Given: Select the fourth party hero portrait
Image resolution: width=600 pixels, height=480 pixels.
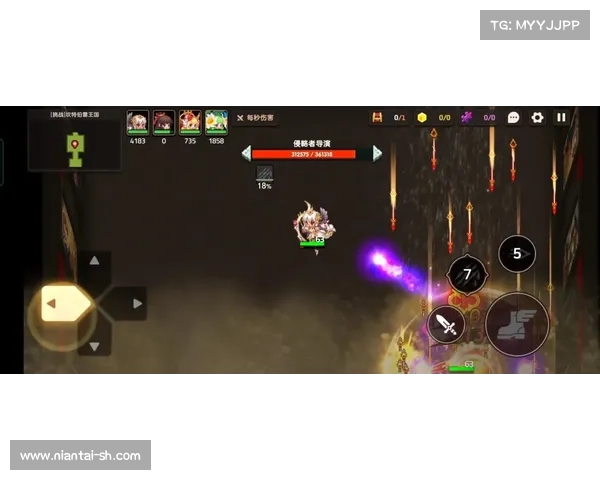Looking at the screenshot, I should coord(216,122).
